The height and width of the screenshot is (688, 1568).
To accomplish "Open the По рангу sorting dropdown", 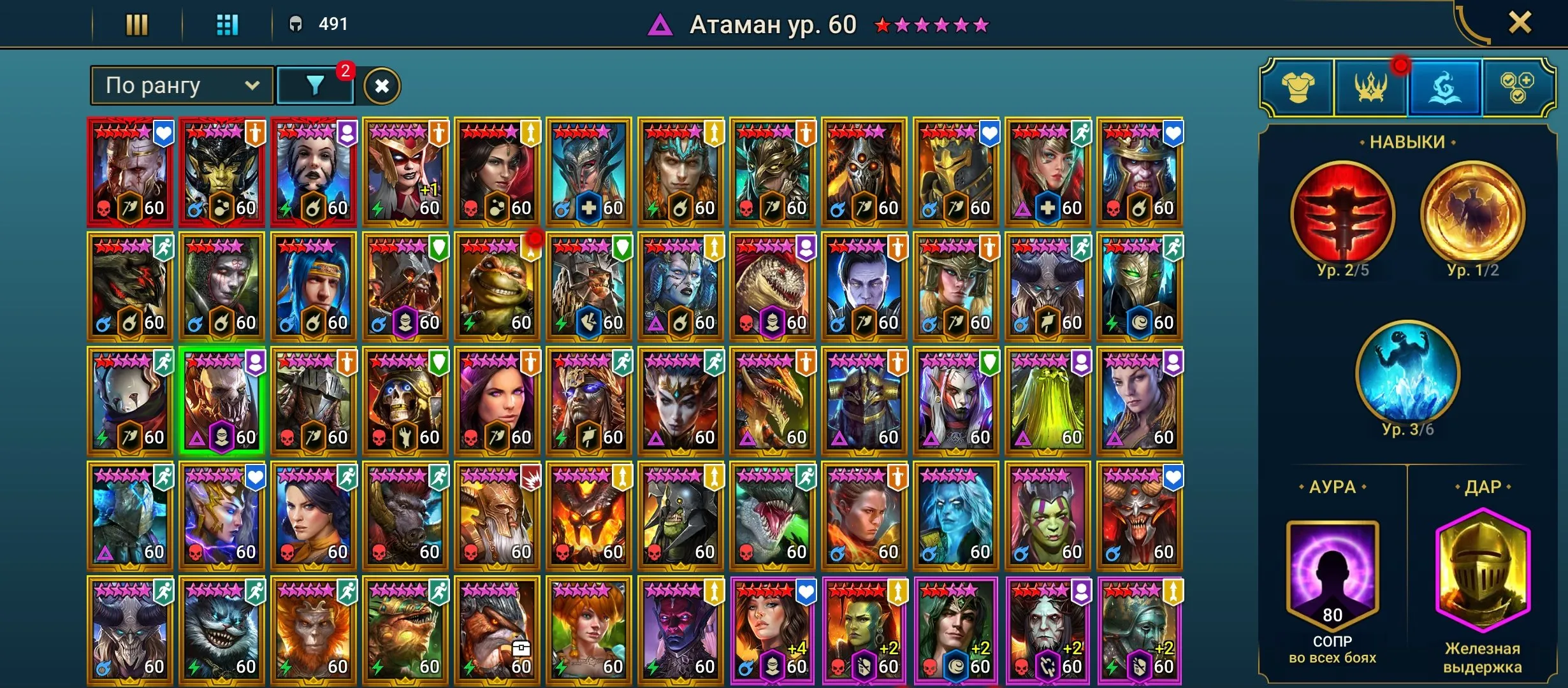I will [x=180, y=84].
